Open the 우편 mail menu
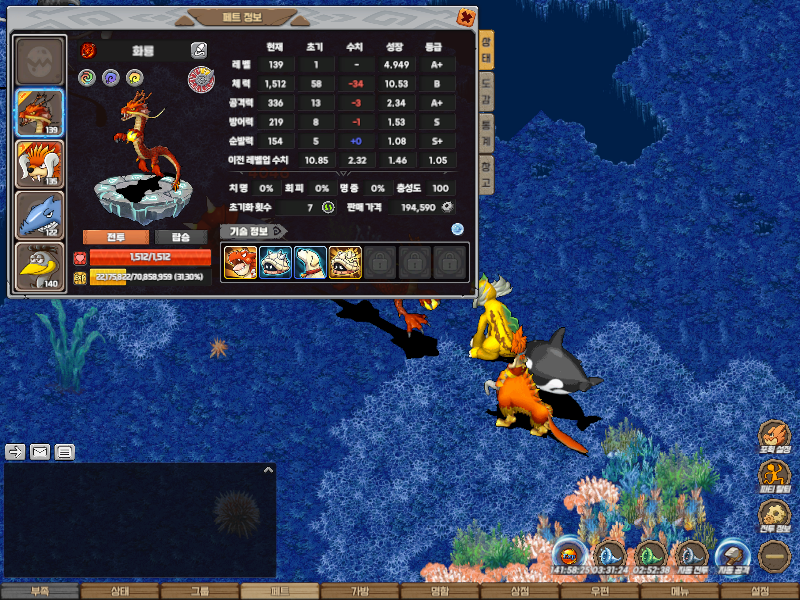 tap(599, 592)
